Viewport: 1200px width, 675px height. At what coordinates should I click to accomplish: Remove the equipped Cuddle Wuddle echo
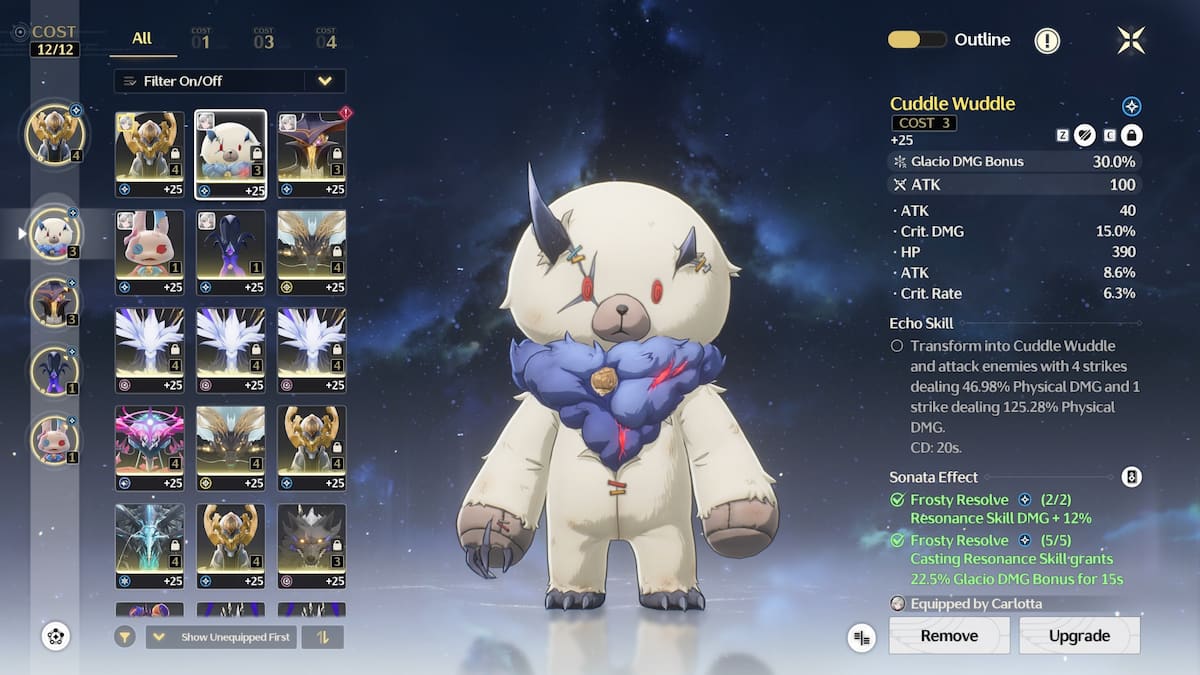(949, 636)
